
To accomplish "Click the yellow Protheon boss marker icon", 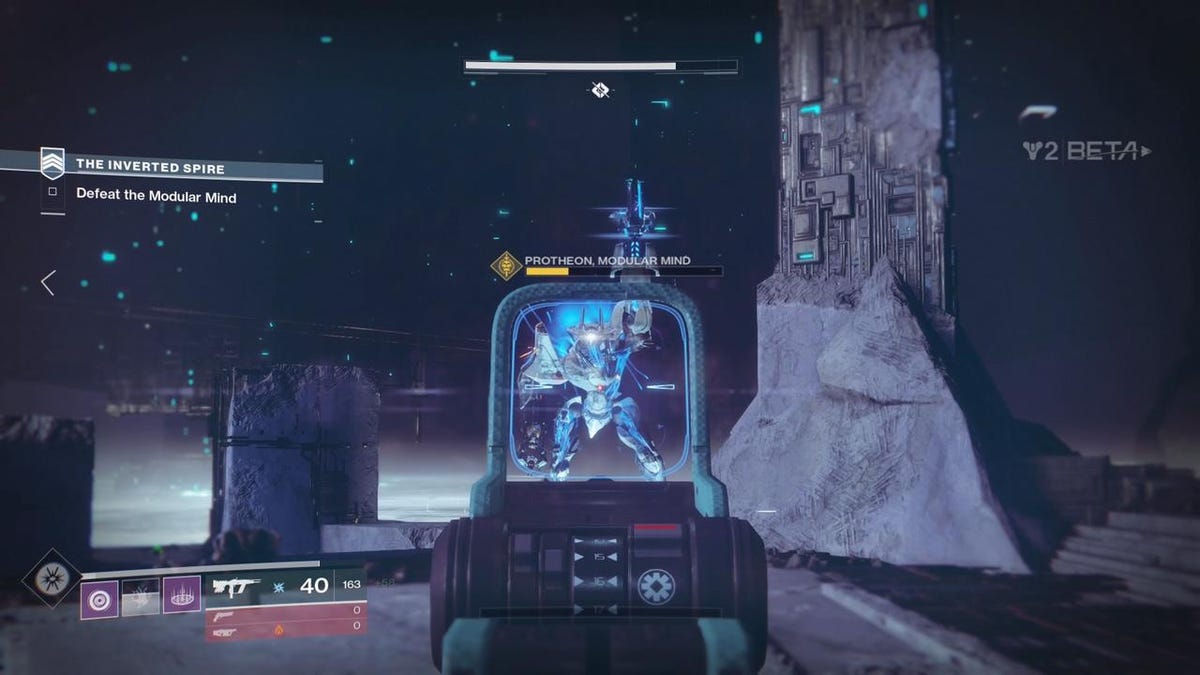I will 506,265.
